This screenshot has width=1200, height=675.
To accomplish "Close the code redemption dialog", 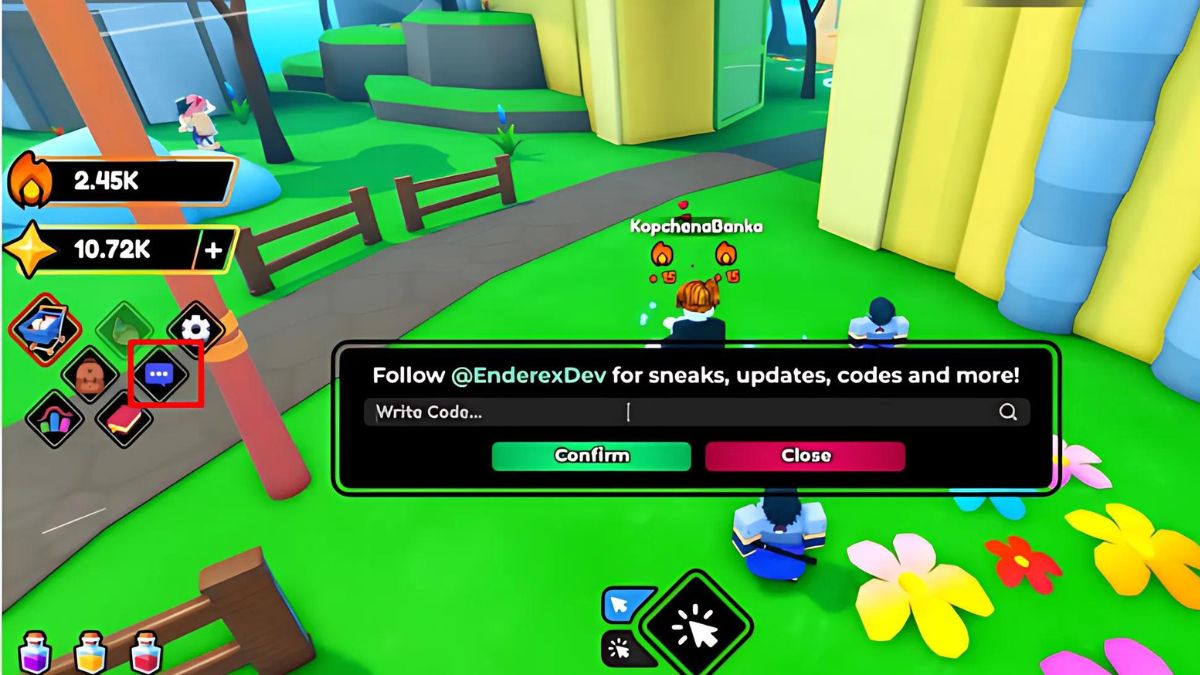I will coord(805,456).
